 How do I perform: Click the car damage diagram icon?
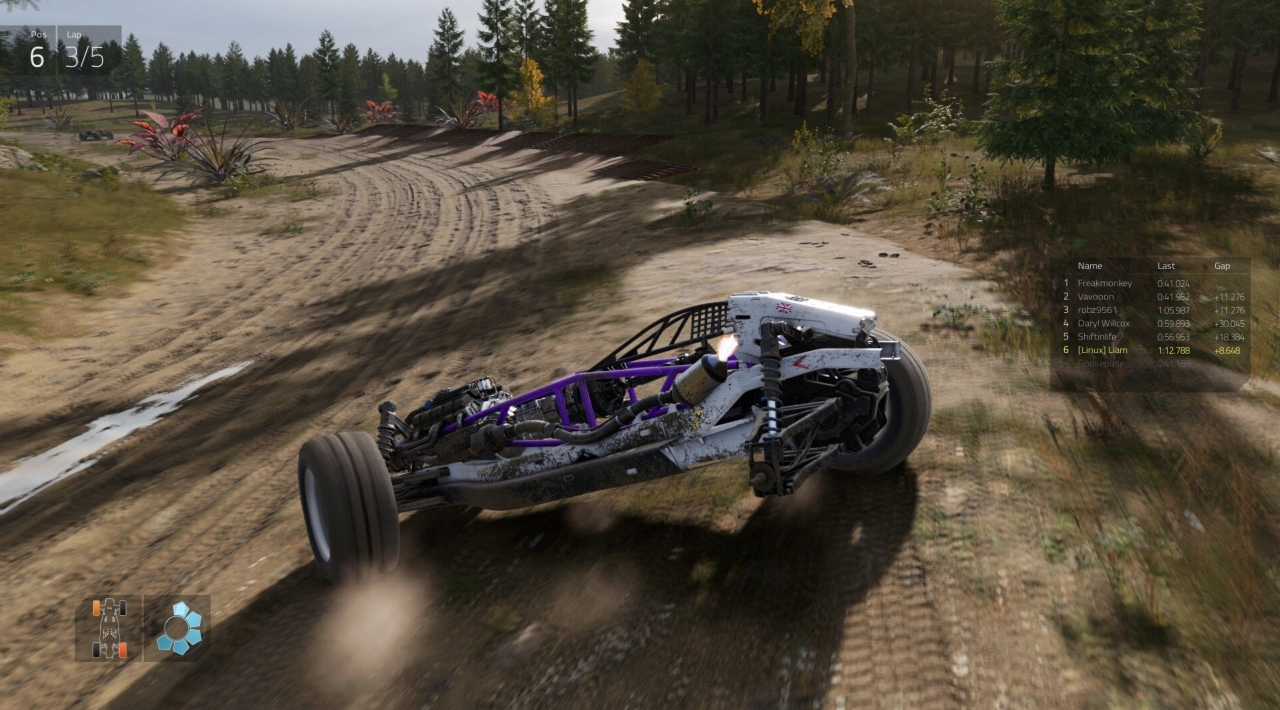109,628
